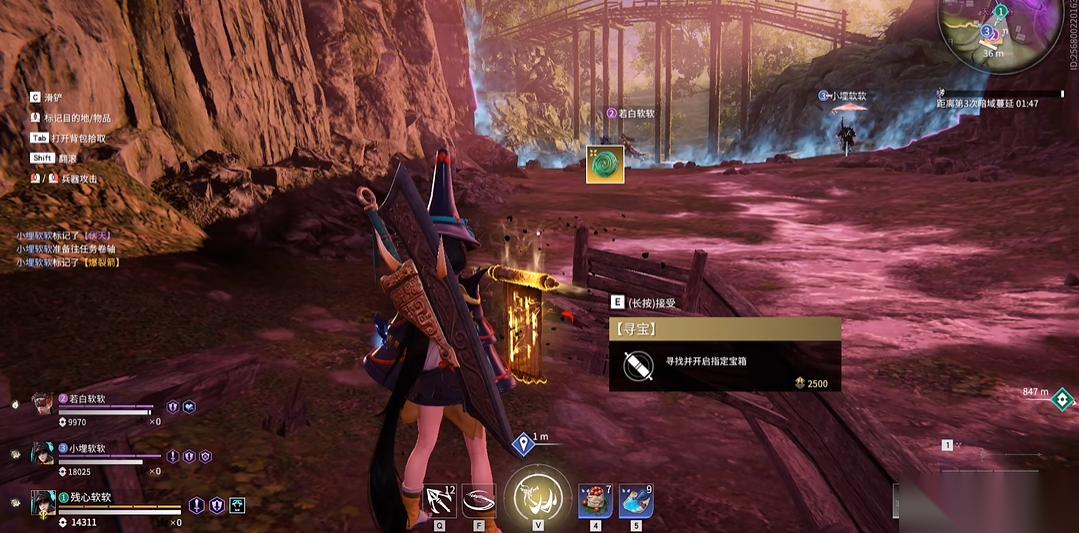Click own portrait for 残心软软

[41, 502]
